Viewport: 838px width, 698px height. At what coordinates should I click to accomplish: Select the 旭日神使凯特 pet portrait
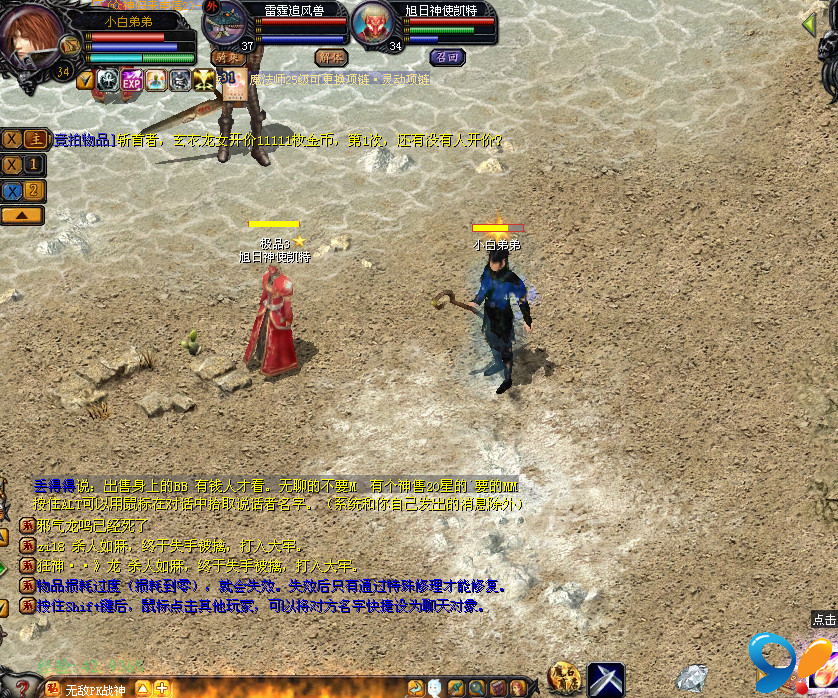(373, 22)
